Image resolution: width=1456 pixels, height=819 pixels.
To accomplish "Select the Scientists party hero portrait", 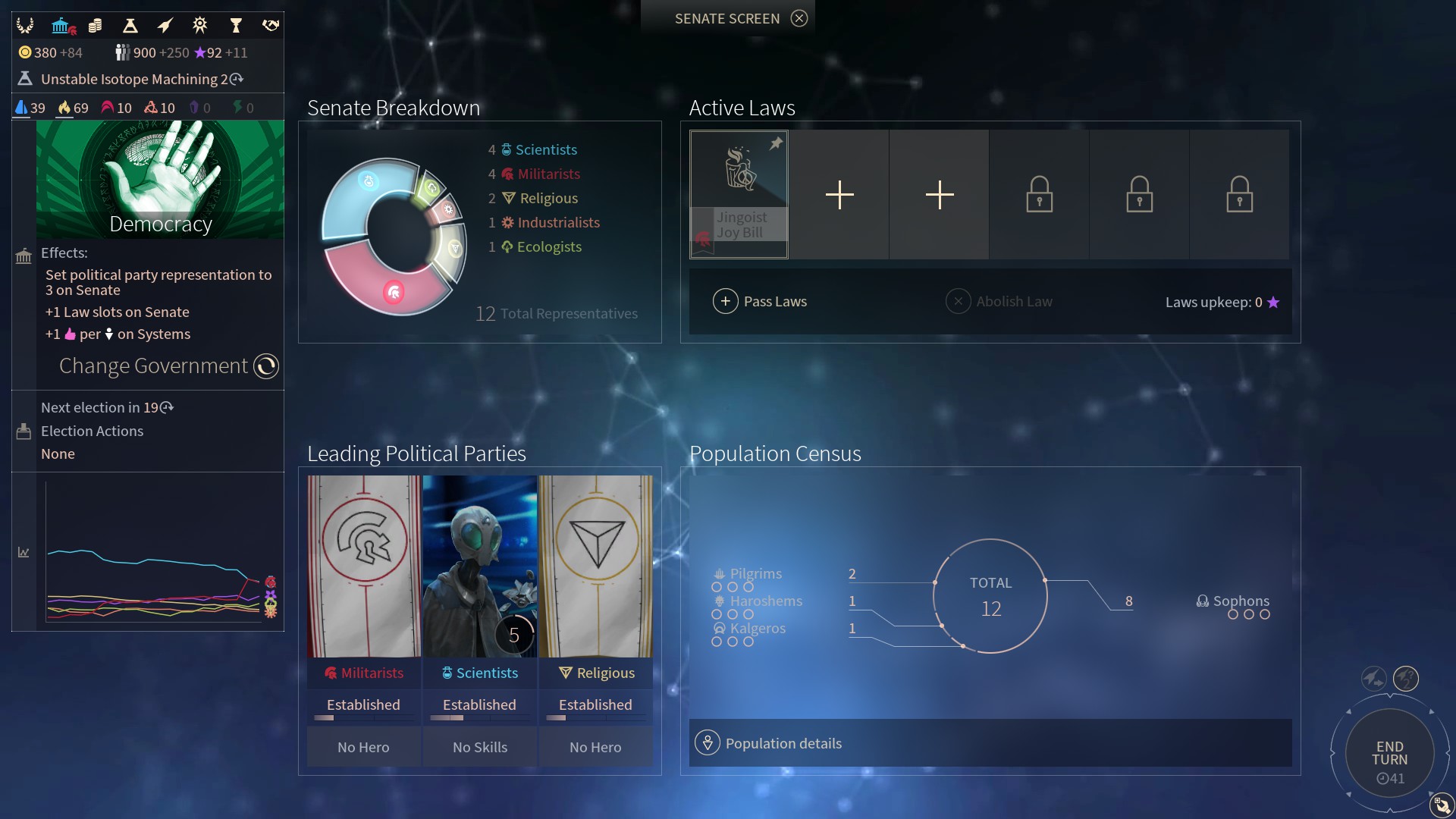I will pos(480,566).
